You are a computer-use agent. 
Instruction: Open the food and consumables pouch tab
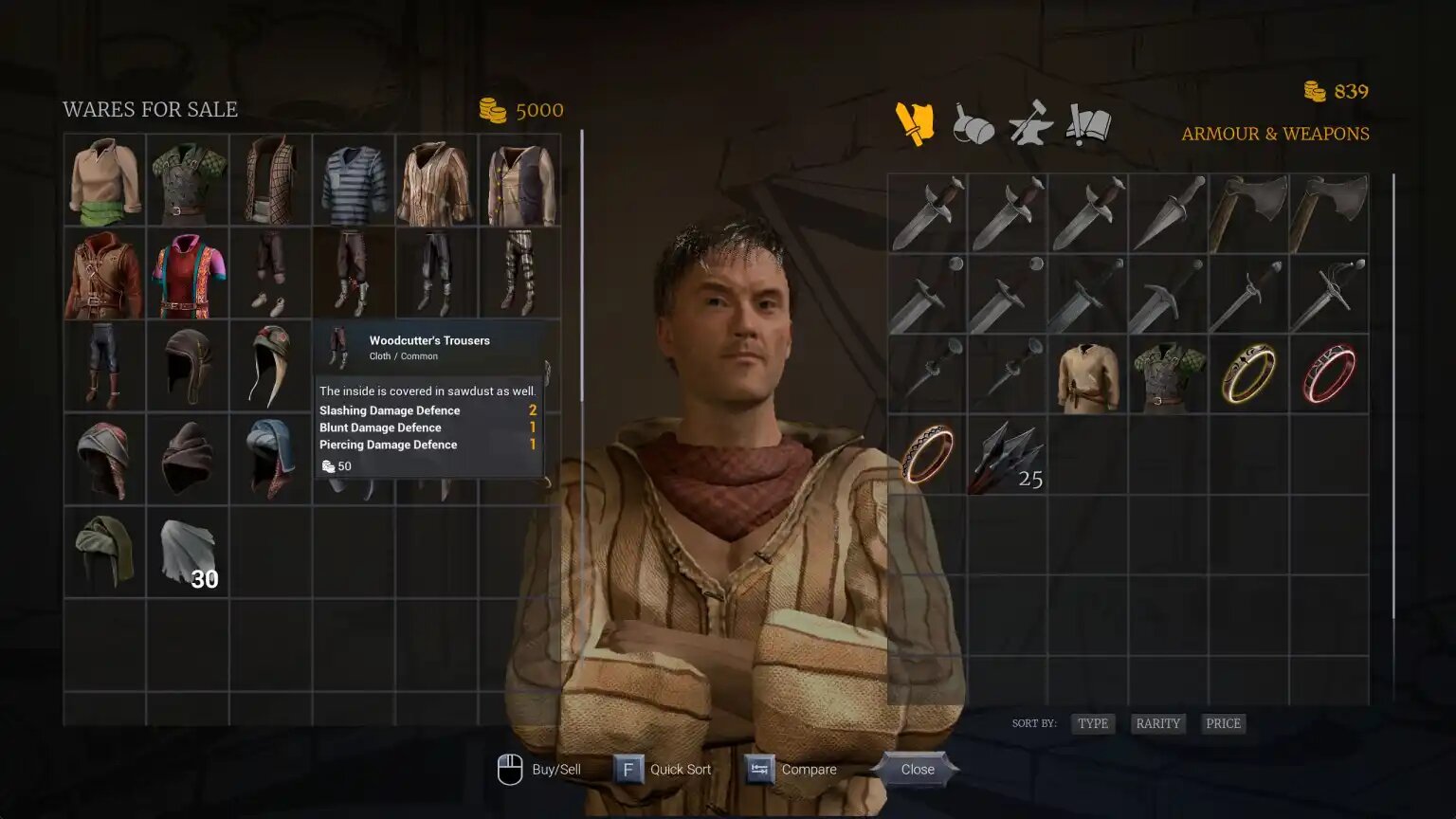[973, 124]
